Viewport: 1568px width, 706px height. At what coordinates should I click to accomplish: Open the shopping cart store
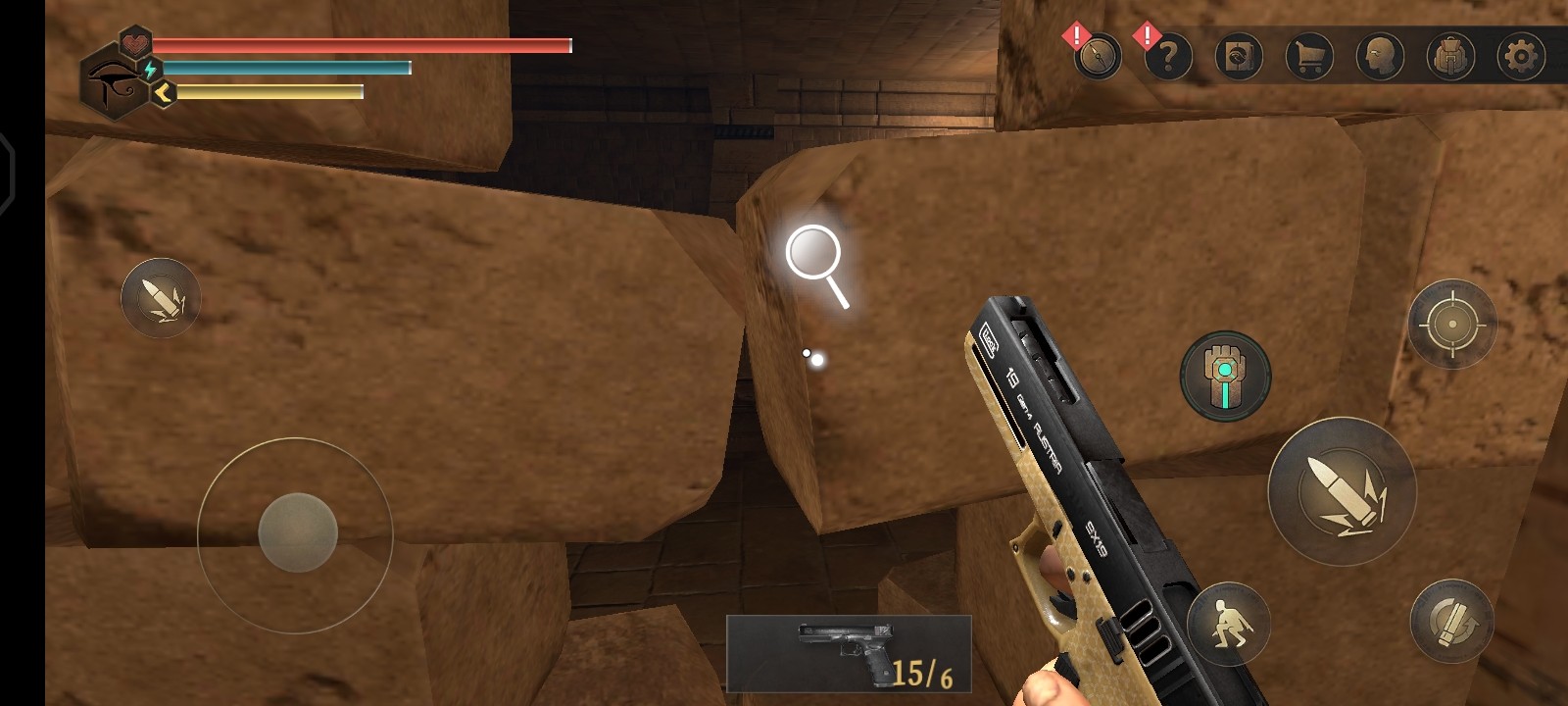click(x=1309, y=57)
